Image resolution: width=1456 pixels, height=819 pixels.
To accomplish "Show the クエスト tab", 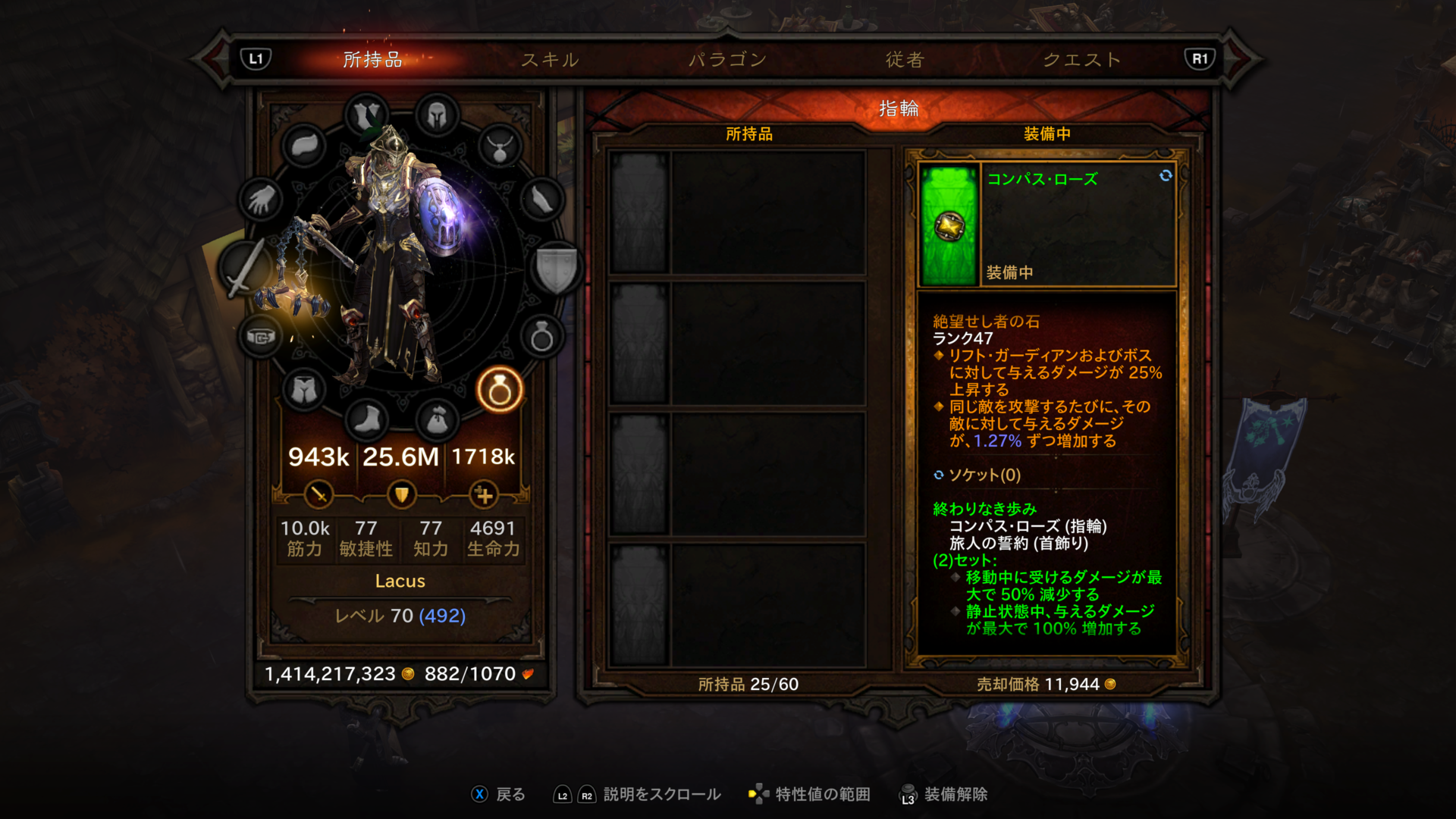I will click(1082, 59).
